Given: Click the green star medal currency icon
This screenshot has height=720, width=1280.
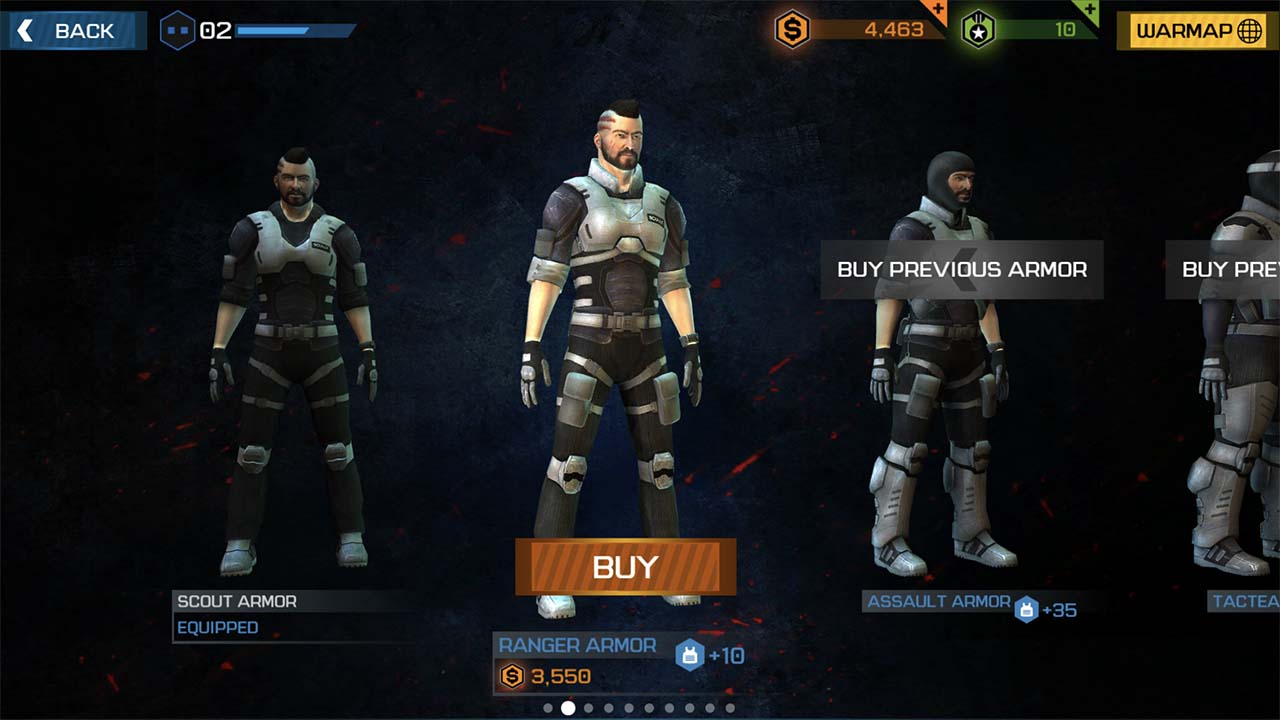Looking at the screenshot, I should (980, 29).
